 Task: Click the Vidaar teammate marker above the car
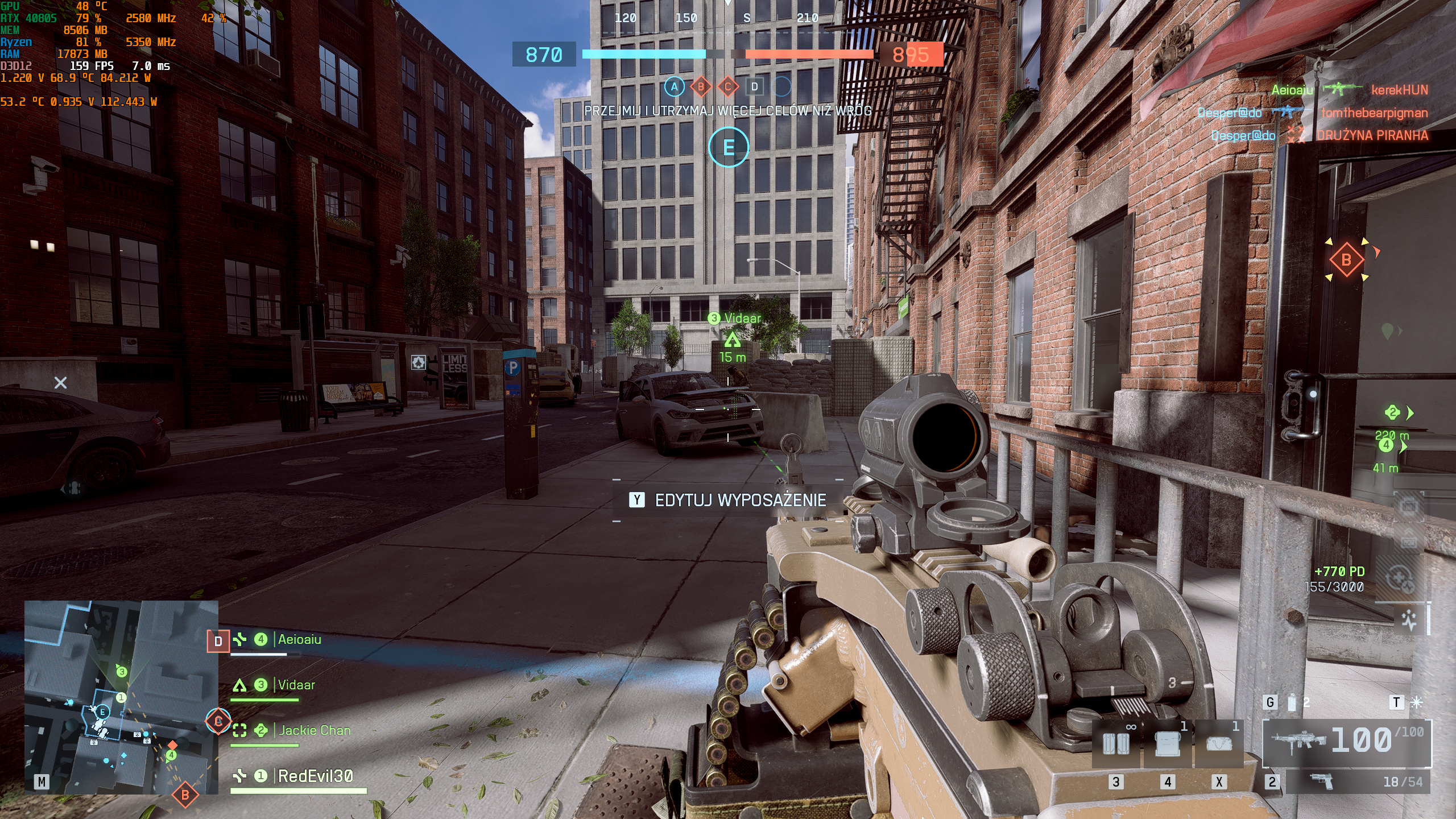pos(732,340)
